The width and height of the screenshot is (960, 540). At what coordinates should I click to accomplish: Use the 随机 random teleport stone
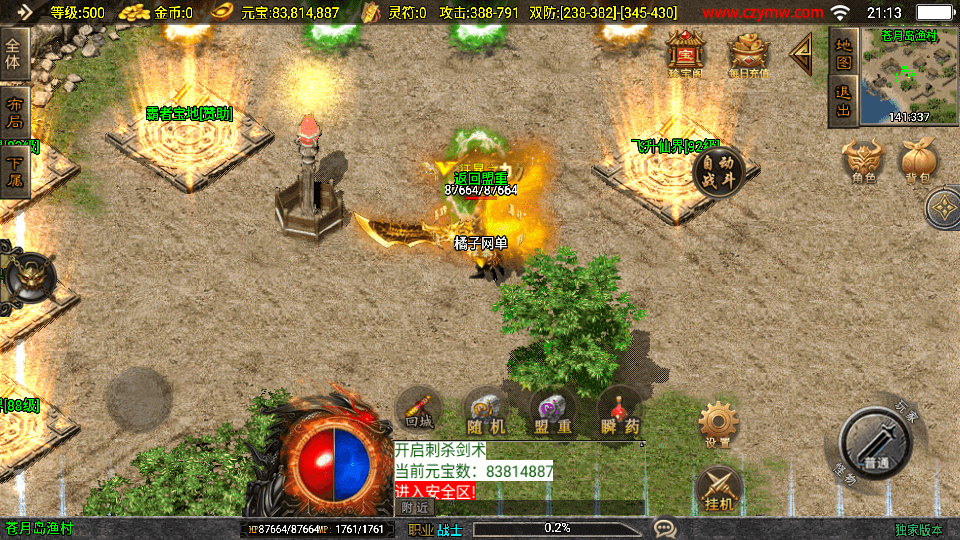pyautogui.click(x=486, y=410)
